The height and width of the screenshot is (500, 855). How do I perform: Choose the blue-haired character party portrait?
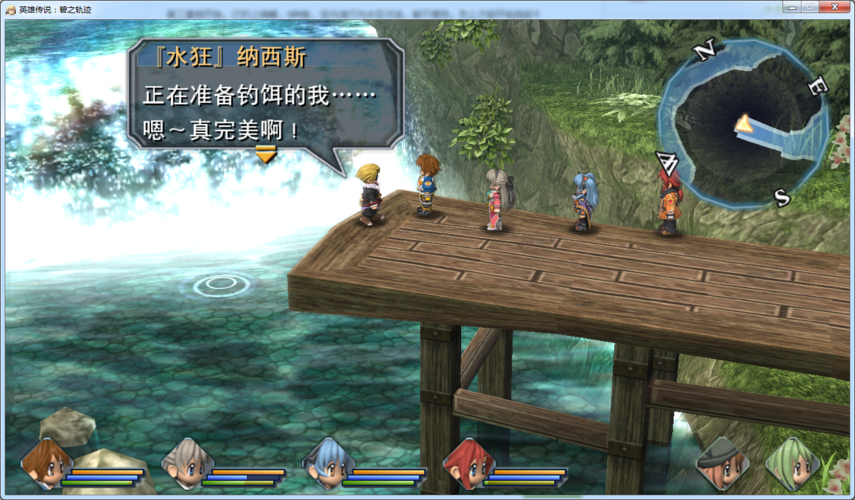(x=328, y=463)
